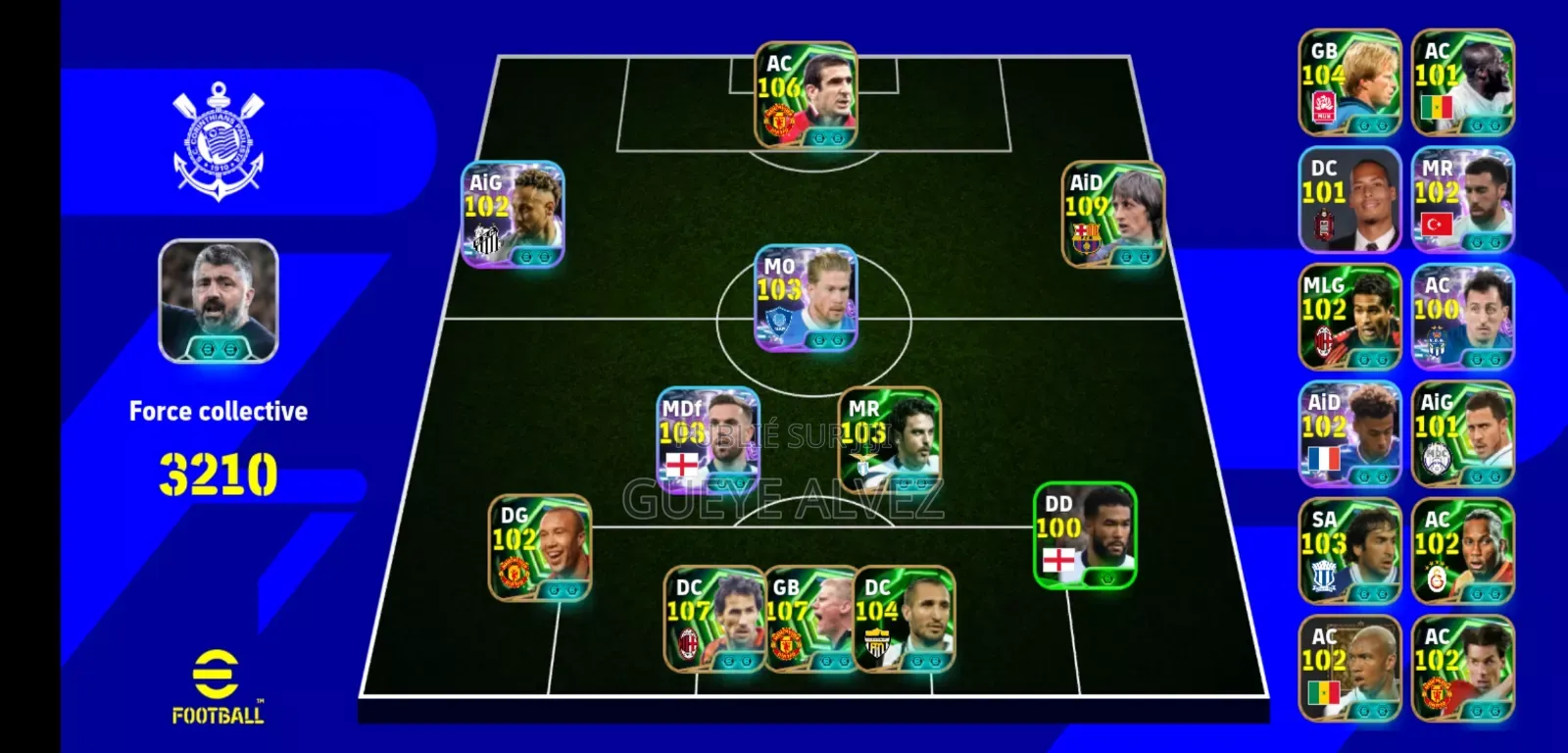Select the AiG 101 bench winger card

tap(1463, 435)
